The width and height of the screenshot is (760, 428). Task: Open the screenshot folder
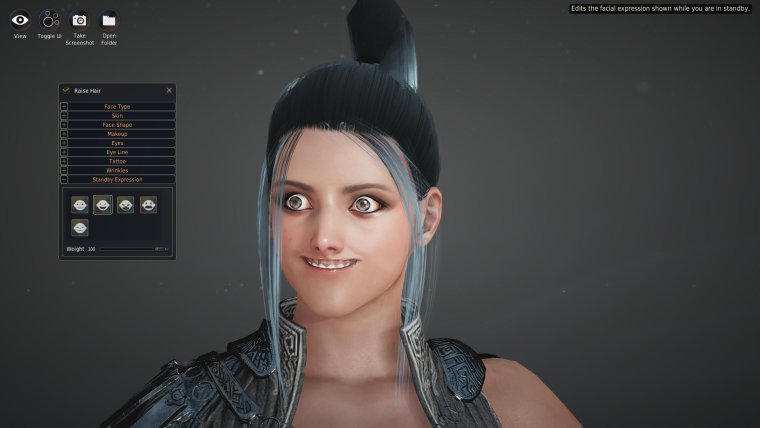tap(109, 19)
